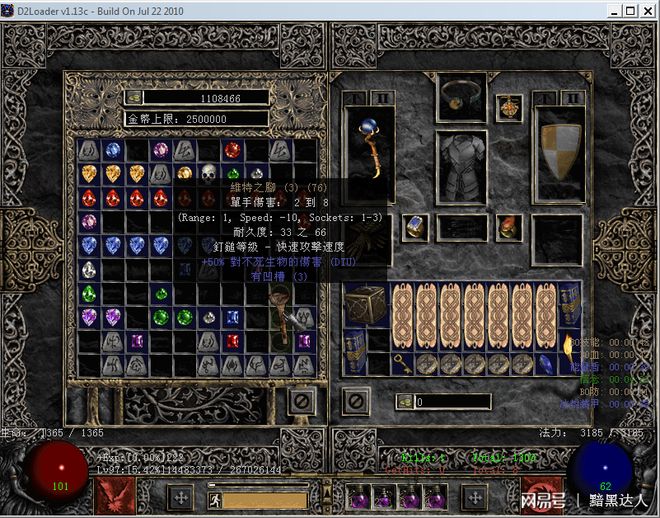Click the stash gold withdraw button
This screenshot has height=518, width=660.
tap(135, 98)
